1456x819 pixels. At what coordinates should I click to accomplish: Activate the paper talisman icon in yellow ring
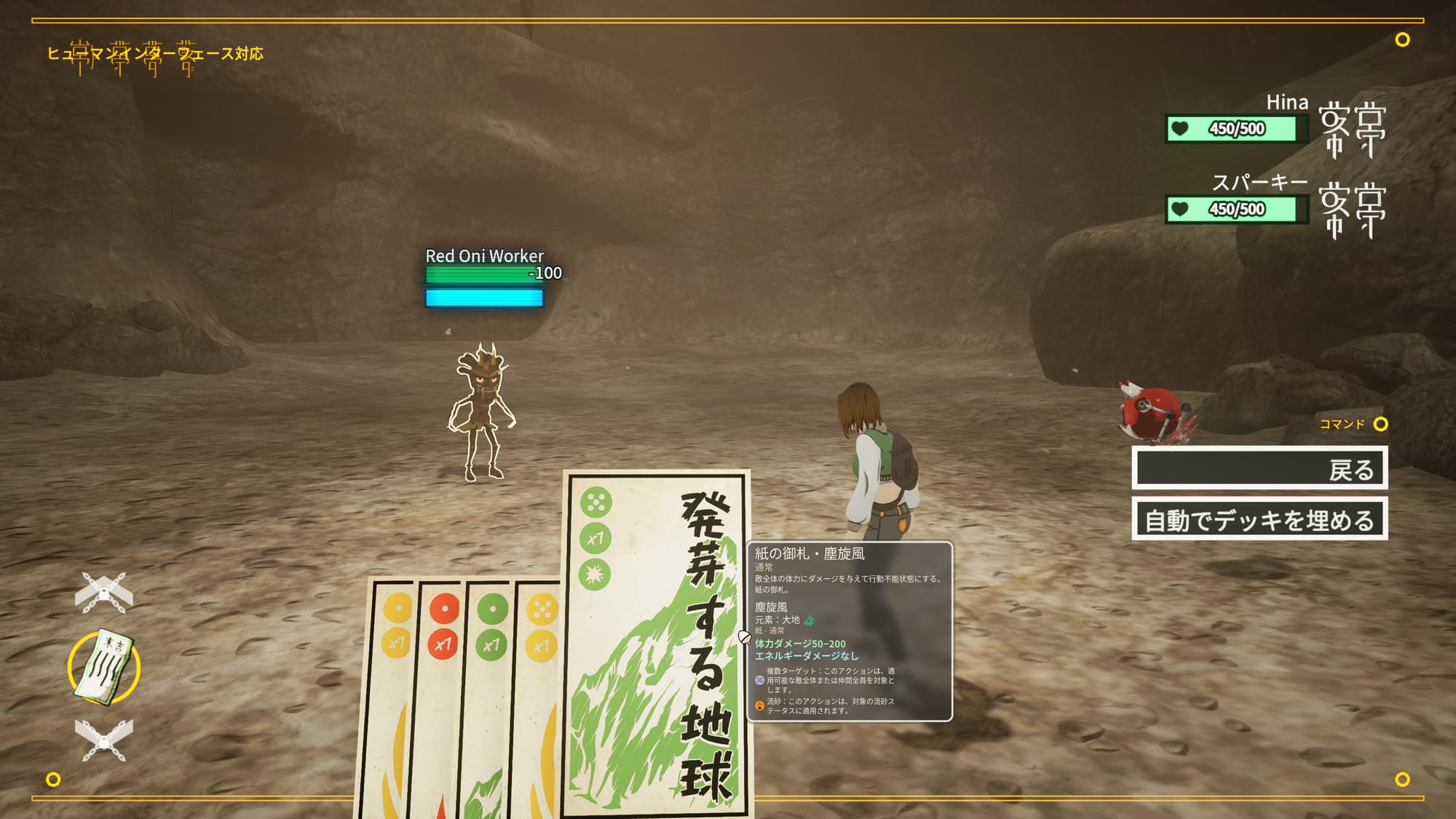point(104,667)
